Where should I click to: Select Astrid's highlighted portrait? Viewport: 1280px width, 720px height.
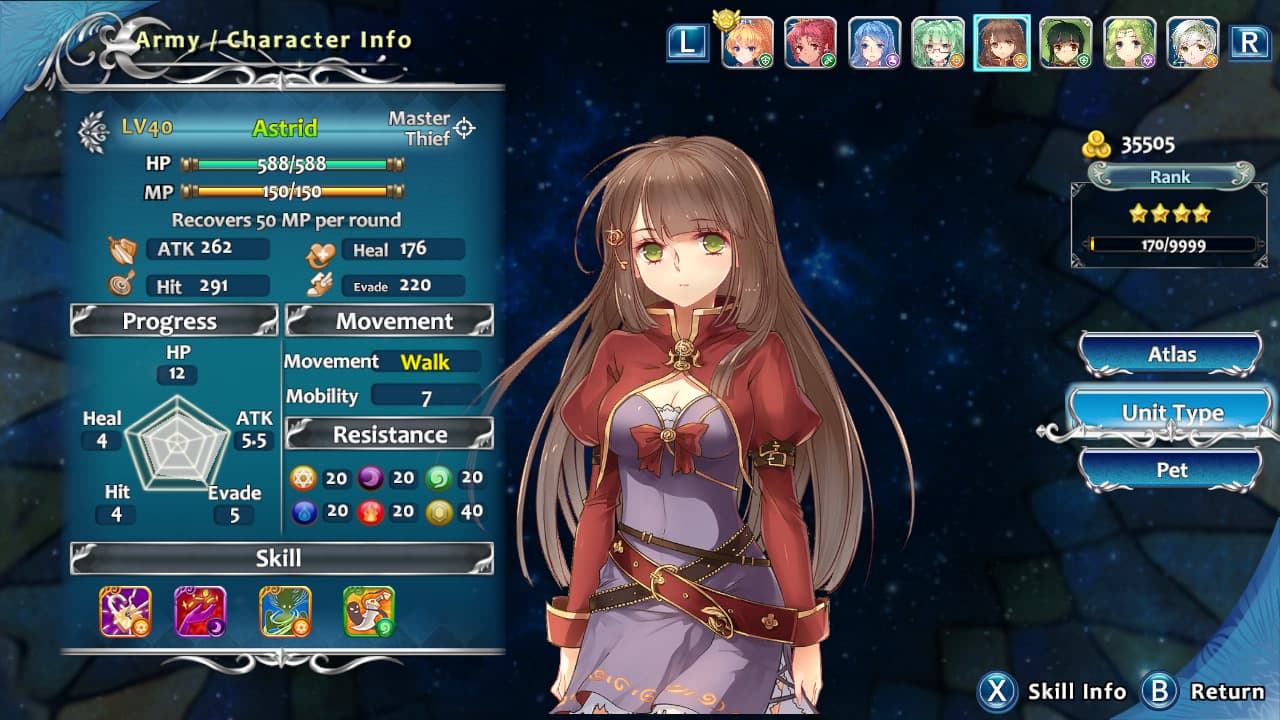pyautogui.click(x=1000, y=43)
